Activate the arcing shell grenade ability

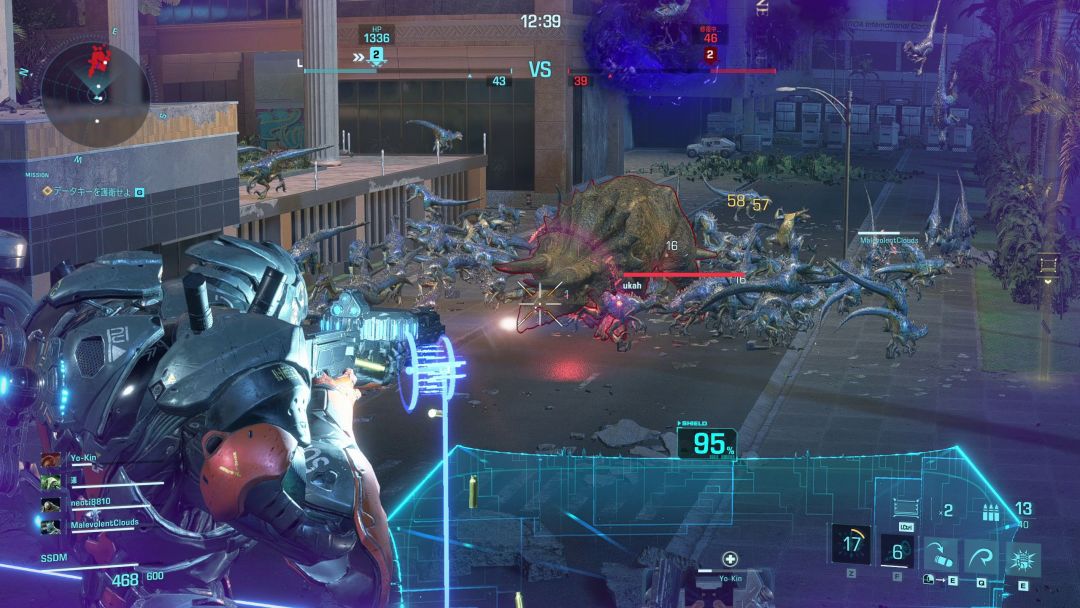coord(940,556)
